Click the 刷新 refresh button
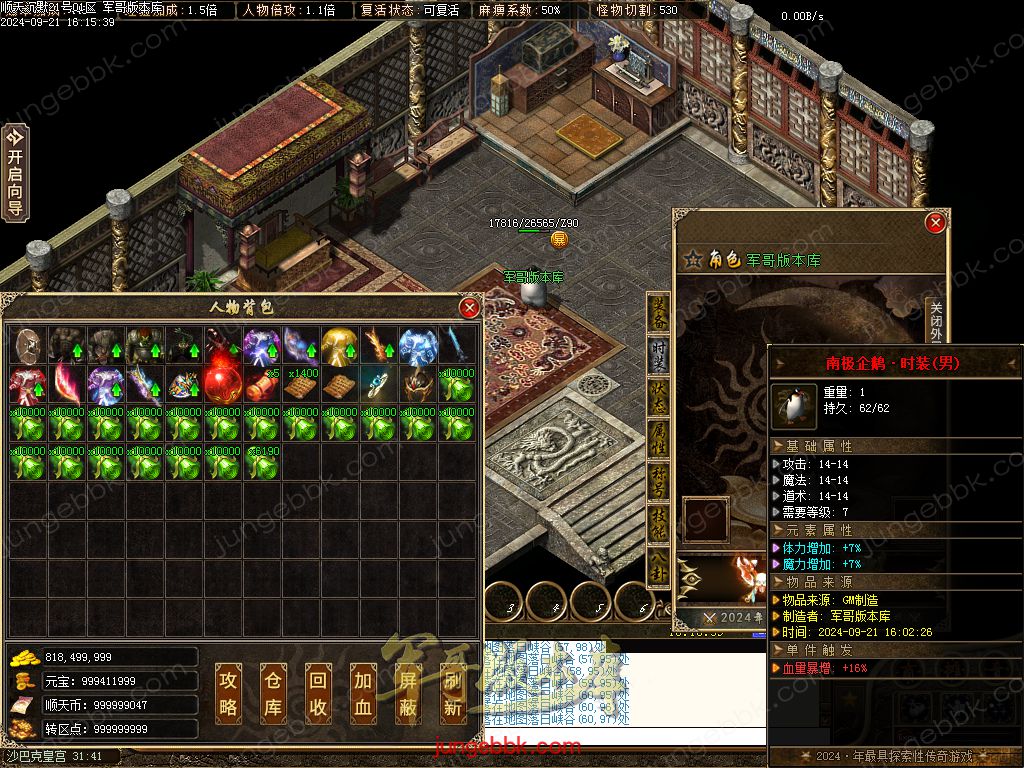 pyautogui.click(x=454, y=692)
